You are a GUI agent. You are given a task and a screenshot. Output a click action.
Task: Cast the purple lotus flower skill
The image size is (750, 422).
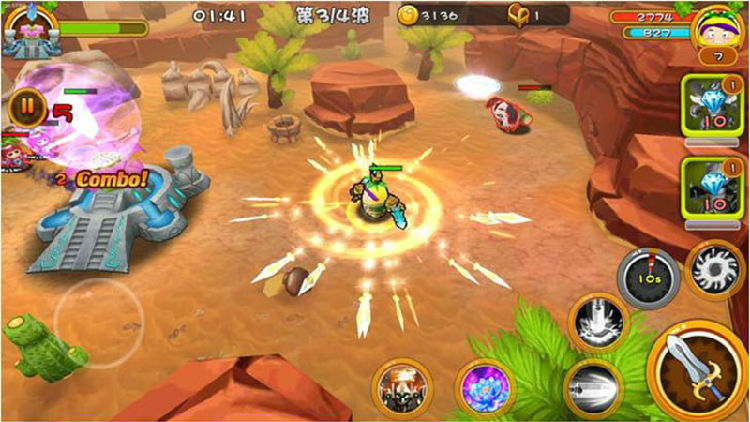coord(485,387)
